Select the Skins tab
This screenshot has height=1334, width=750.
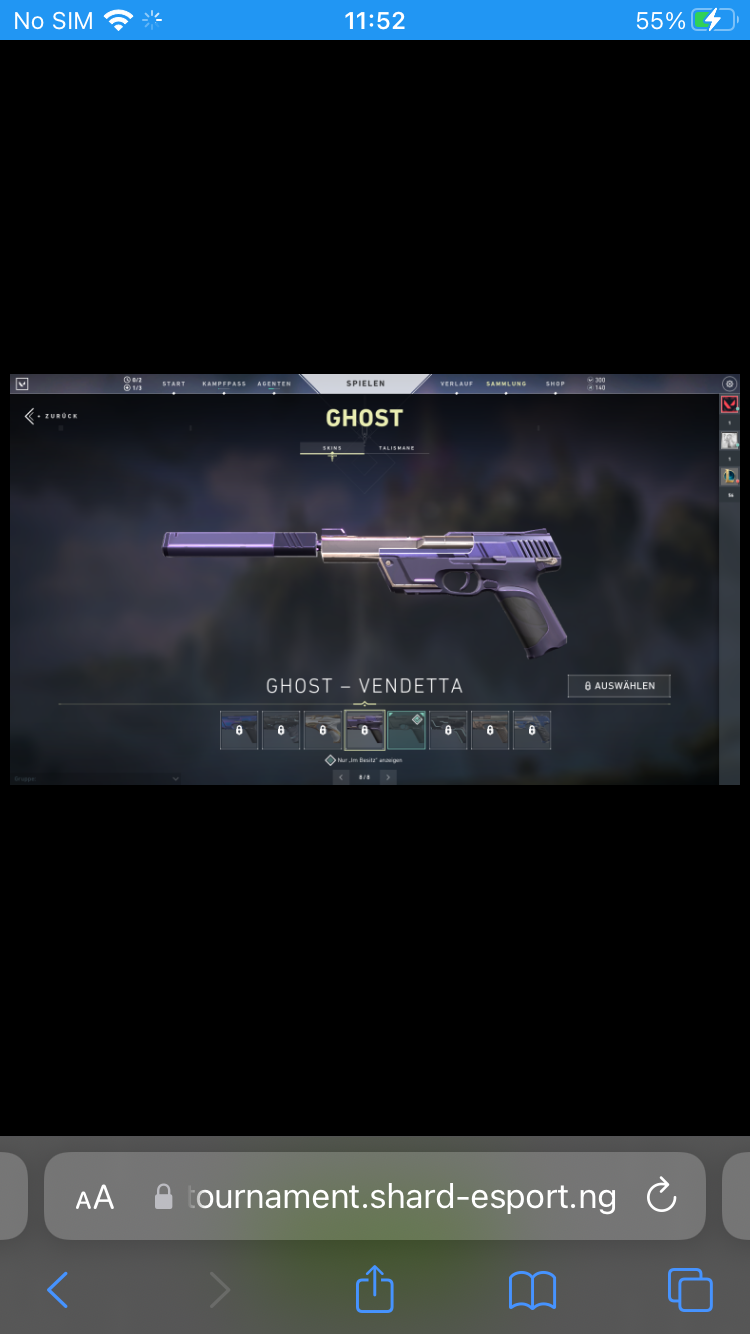point(332,449)
